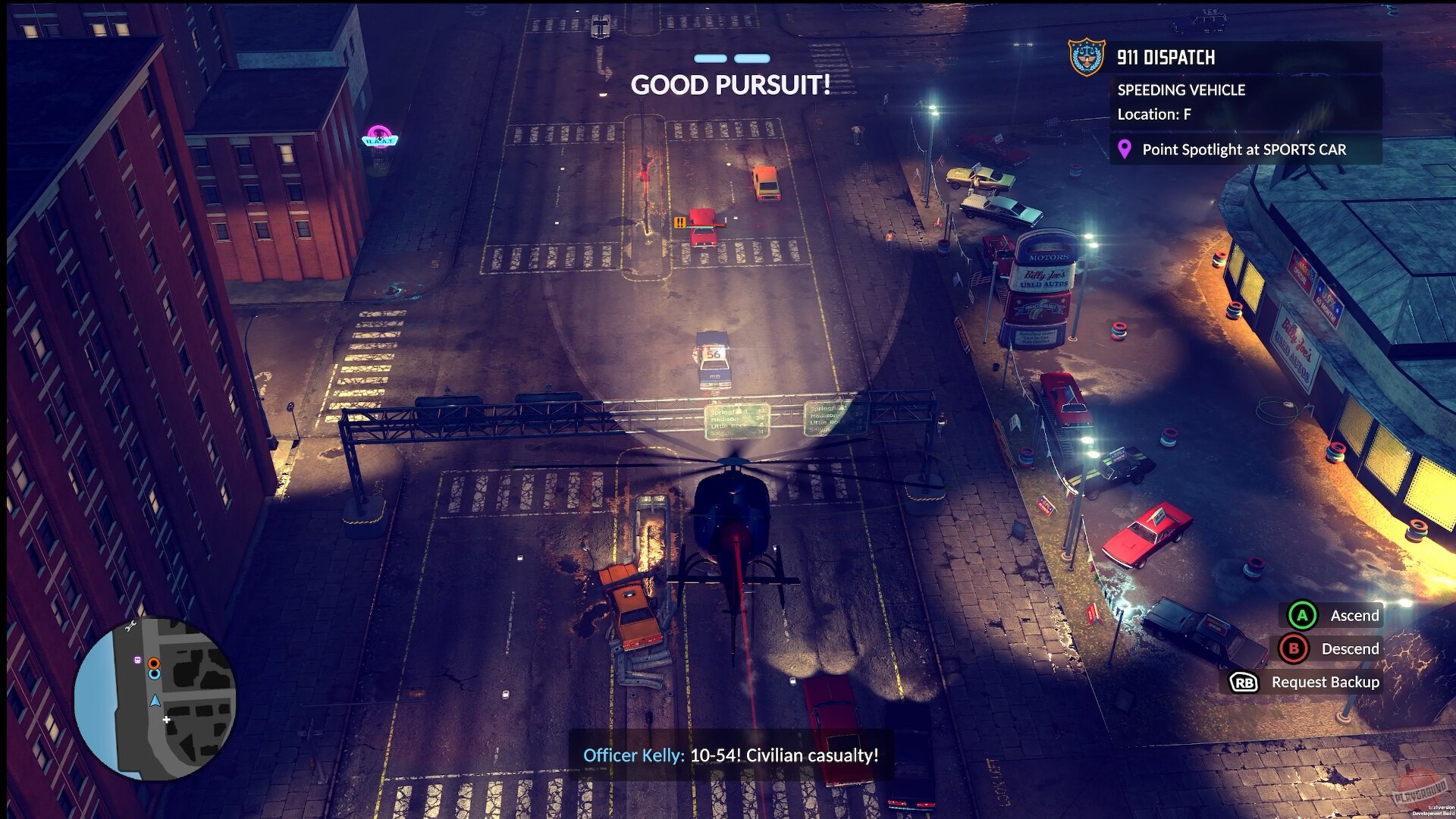Activate Point Spotlight at SPORTS CAR objective
Image resolution: width=1456 pixels, height=819 pixels.
(1244, 150)
